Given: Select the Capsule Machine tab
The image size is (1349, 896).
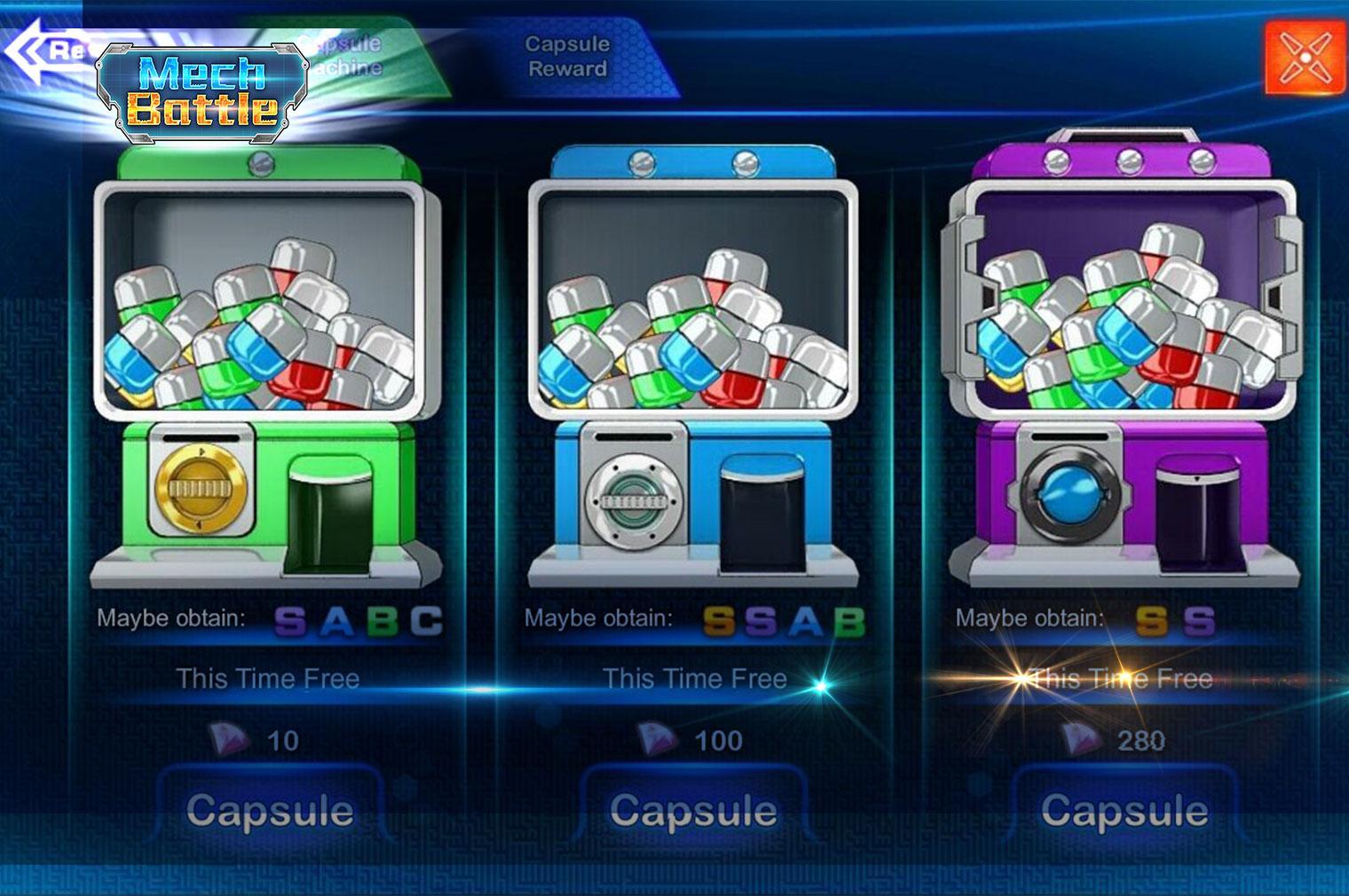Looking at the screenshot, I should tap(355, 57).
